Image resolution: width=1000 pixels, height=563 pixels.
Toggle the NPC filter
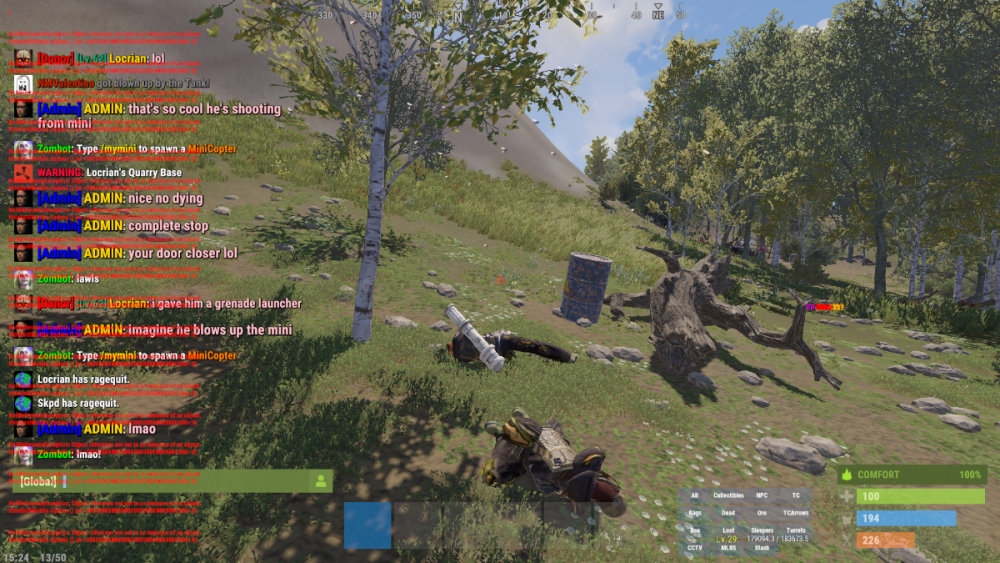click(x=762, y=496)
